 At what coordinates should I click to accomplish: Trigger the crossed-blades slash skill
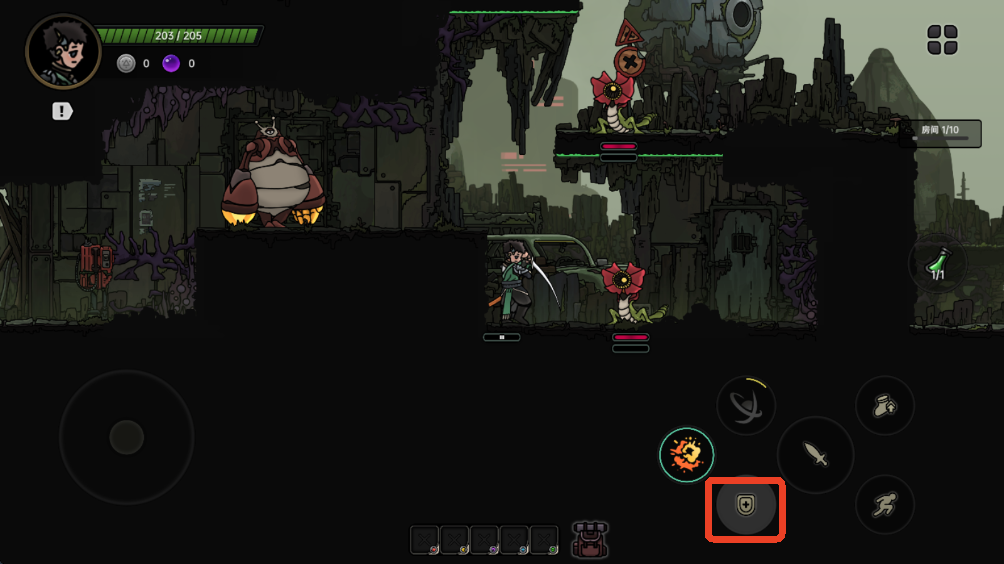click(746, 407)
